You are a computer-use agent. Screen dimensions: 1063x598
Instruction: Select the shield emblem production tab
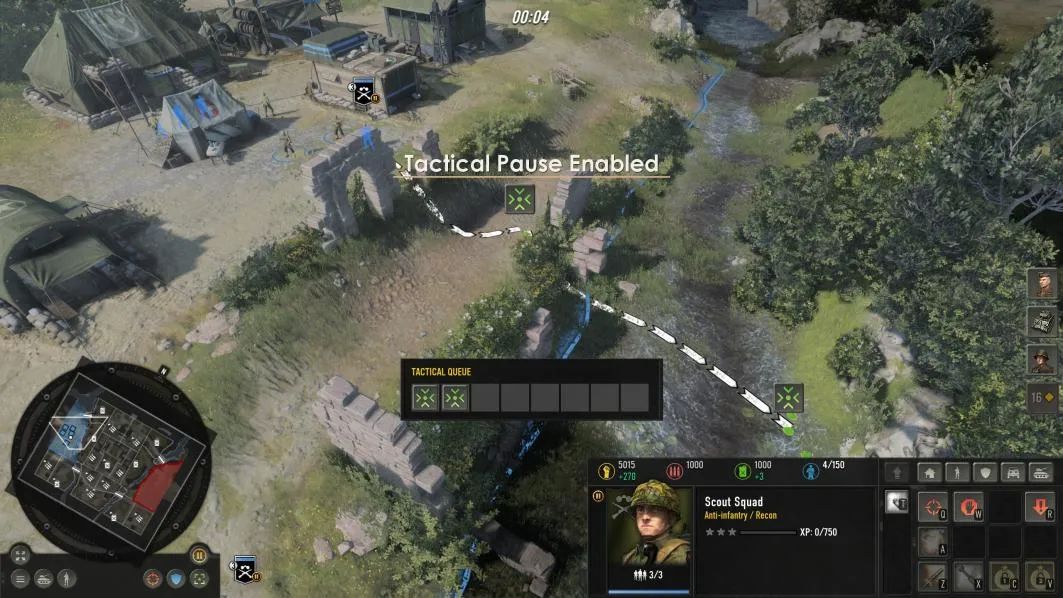985,473
